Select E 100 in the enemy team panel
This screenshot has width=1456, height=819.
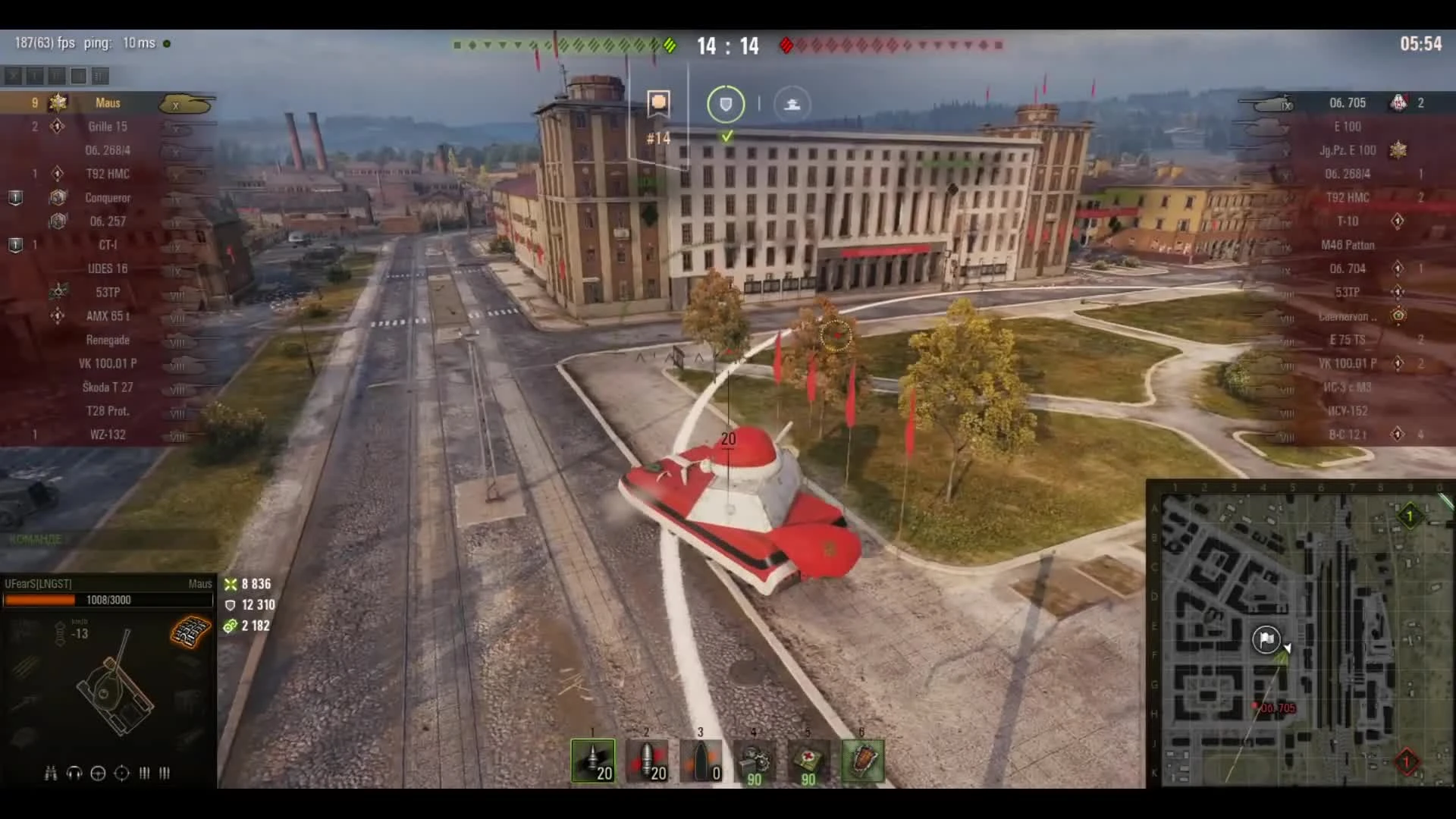pos(1348,127)
